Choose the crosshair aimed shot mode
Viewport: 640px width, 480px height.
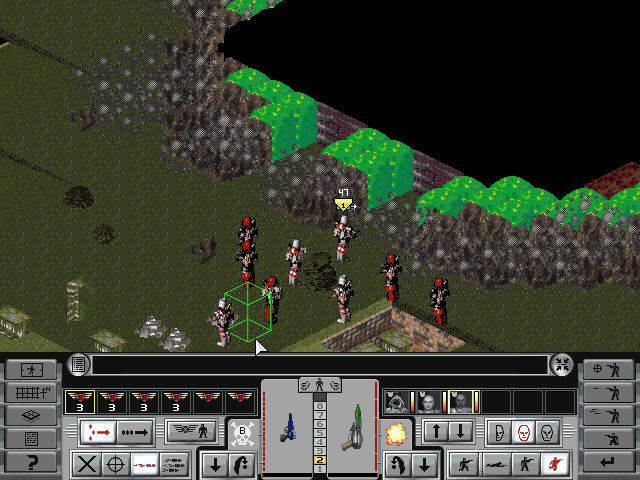click(116, 464)
